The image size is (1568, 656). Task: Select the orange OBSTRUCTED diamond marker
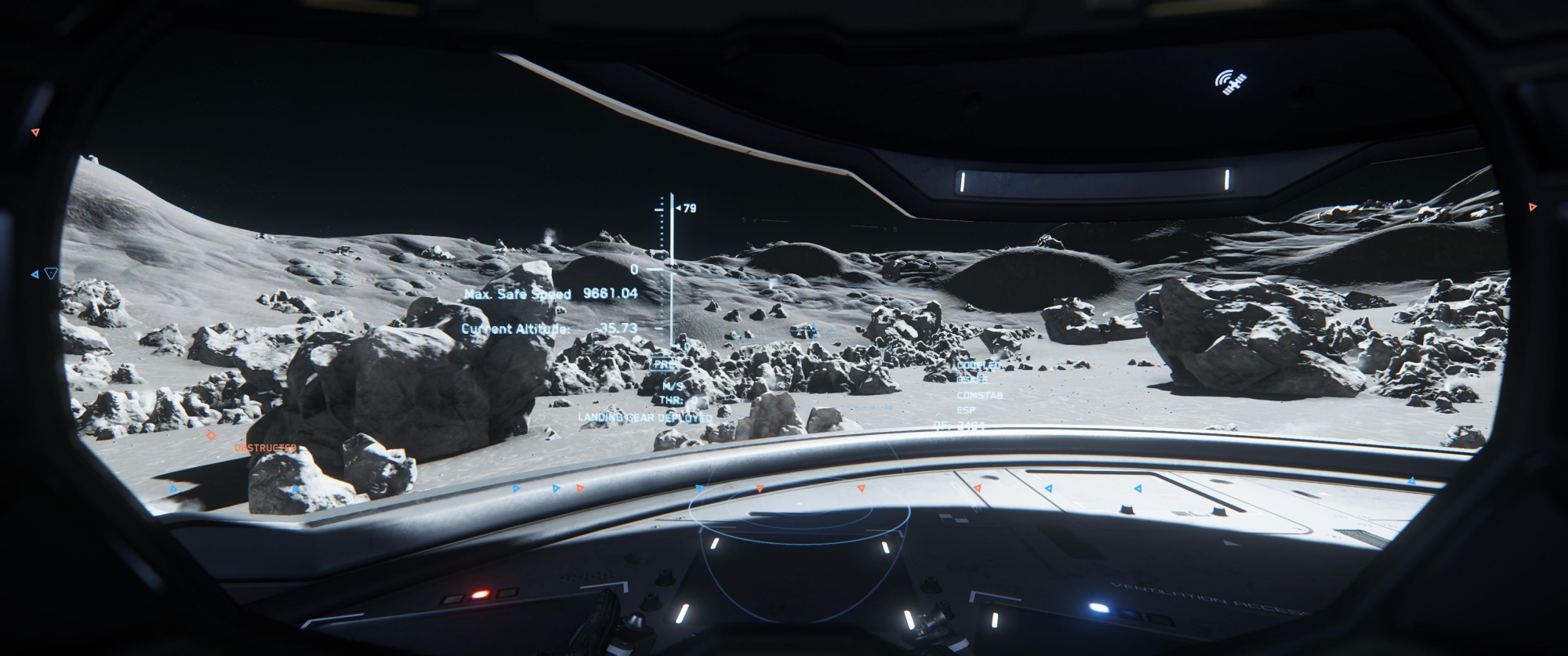[x=210, y=436]
